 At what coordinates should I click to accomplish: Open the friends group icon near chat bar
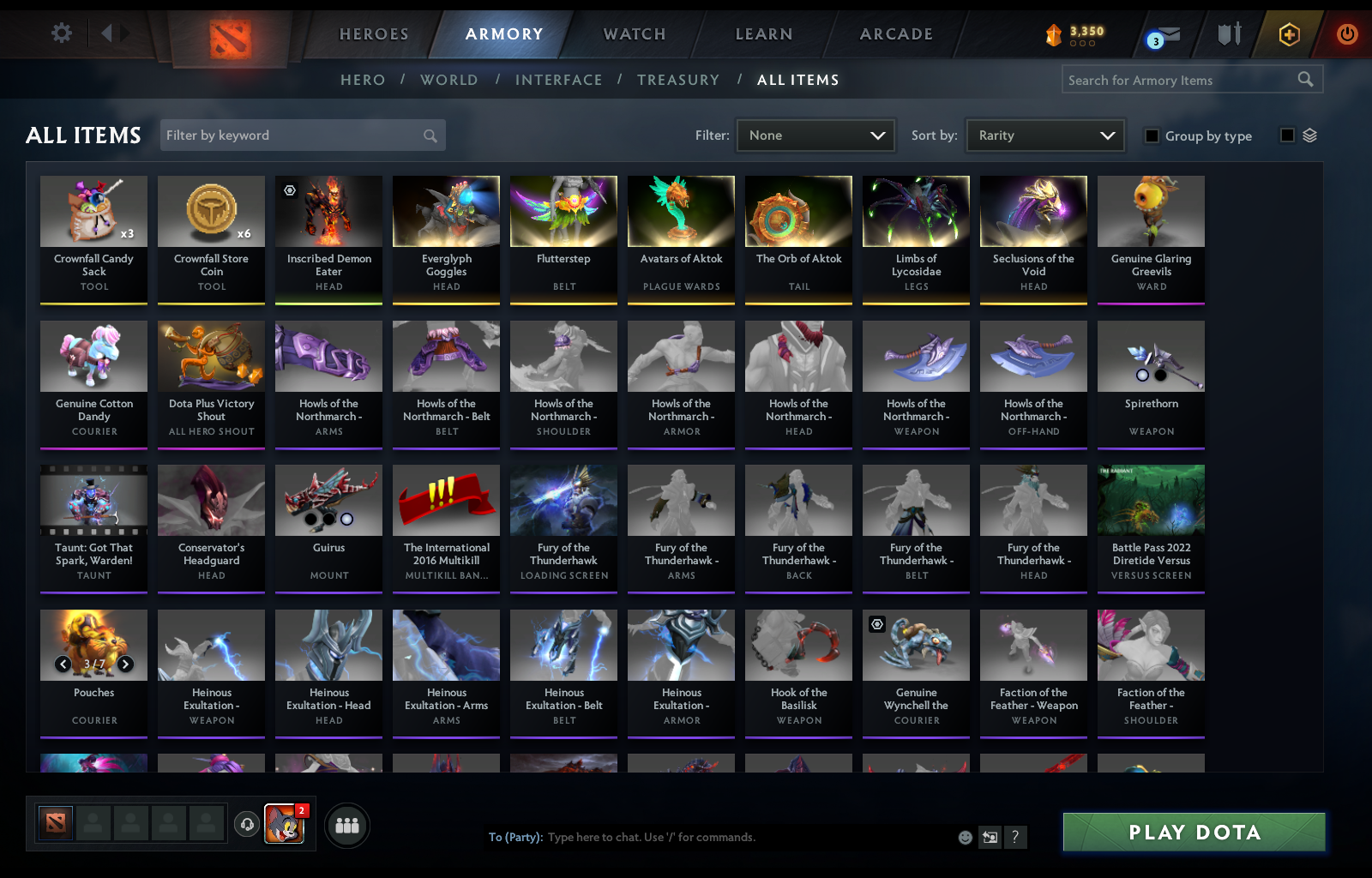click(346, 826)
